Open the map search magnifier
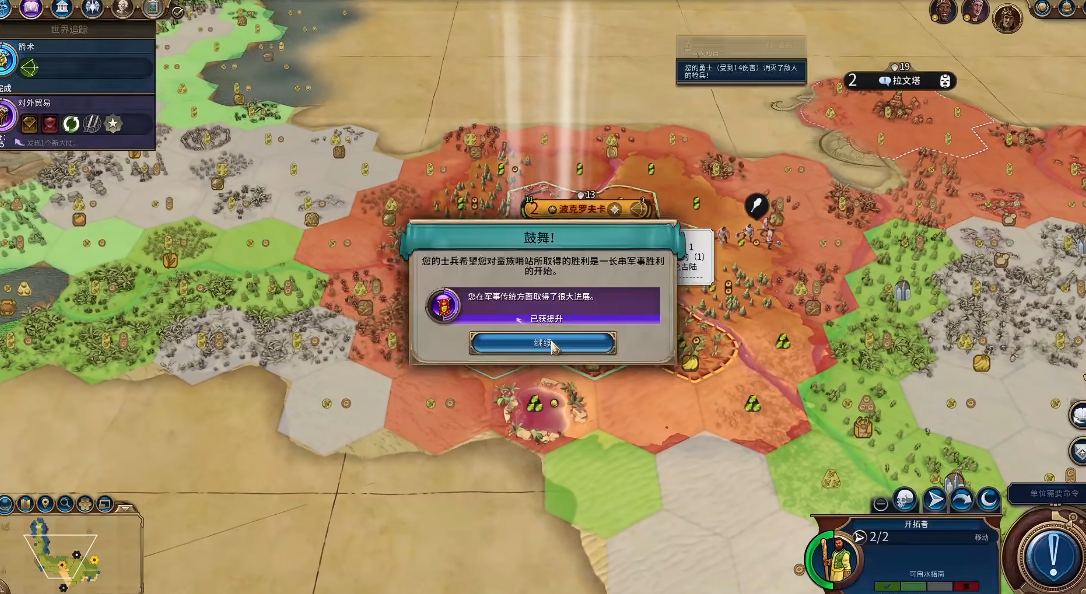This screenshot has height=594, width=1086. (x=66, y=504)
